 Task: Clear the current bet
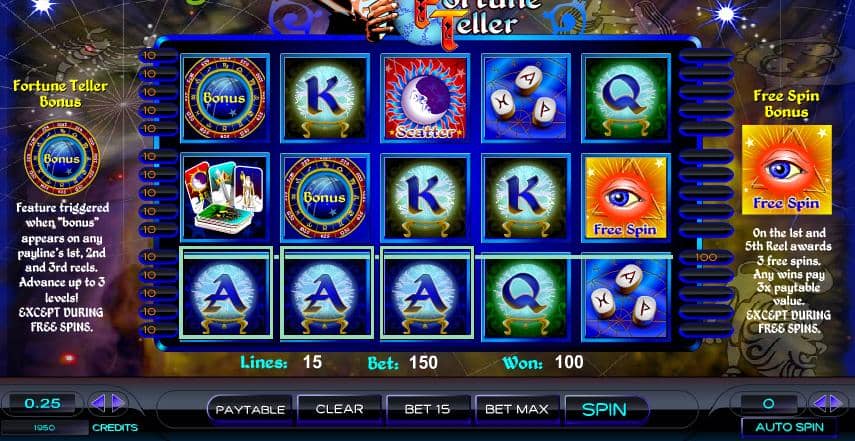point(339,409)
